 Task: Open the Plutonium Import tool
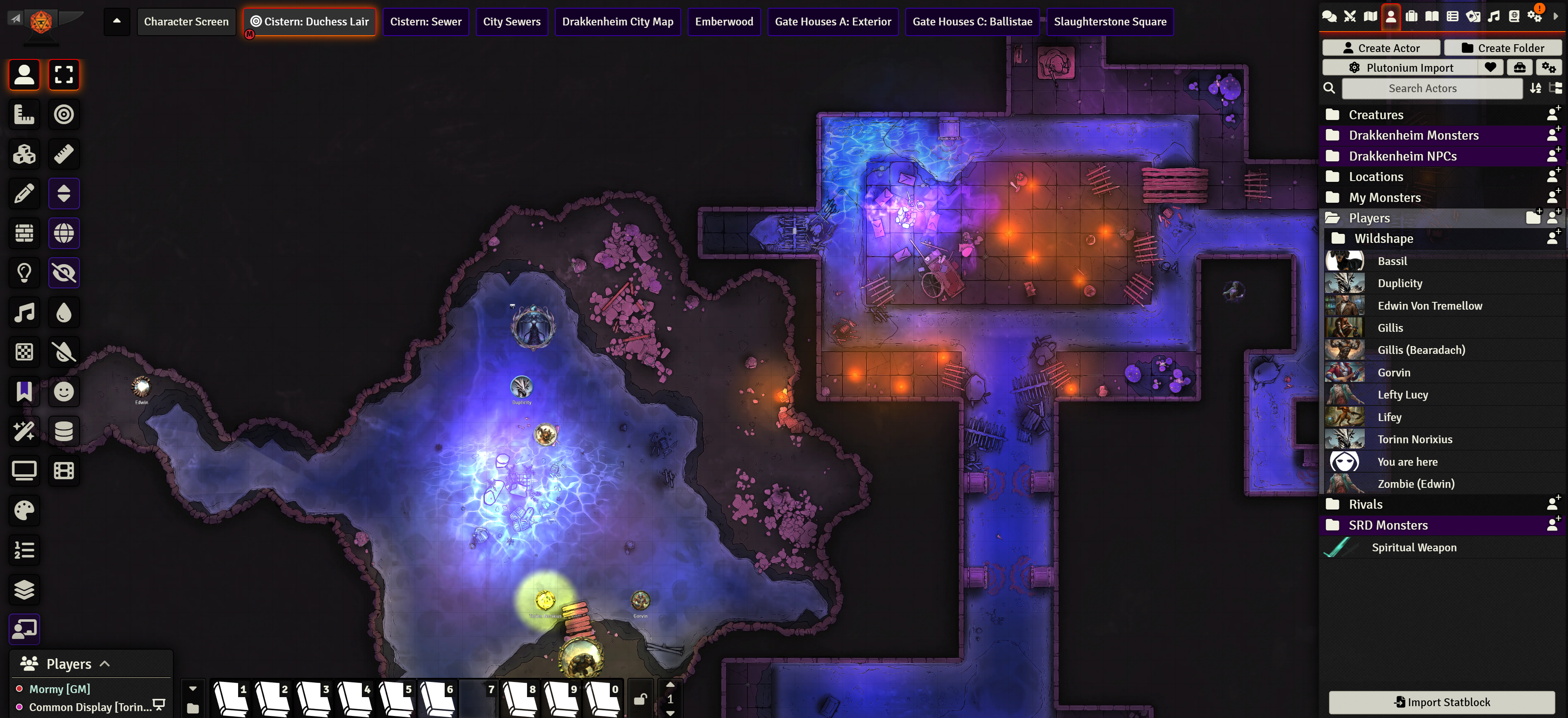1401,68
